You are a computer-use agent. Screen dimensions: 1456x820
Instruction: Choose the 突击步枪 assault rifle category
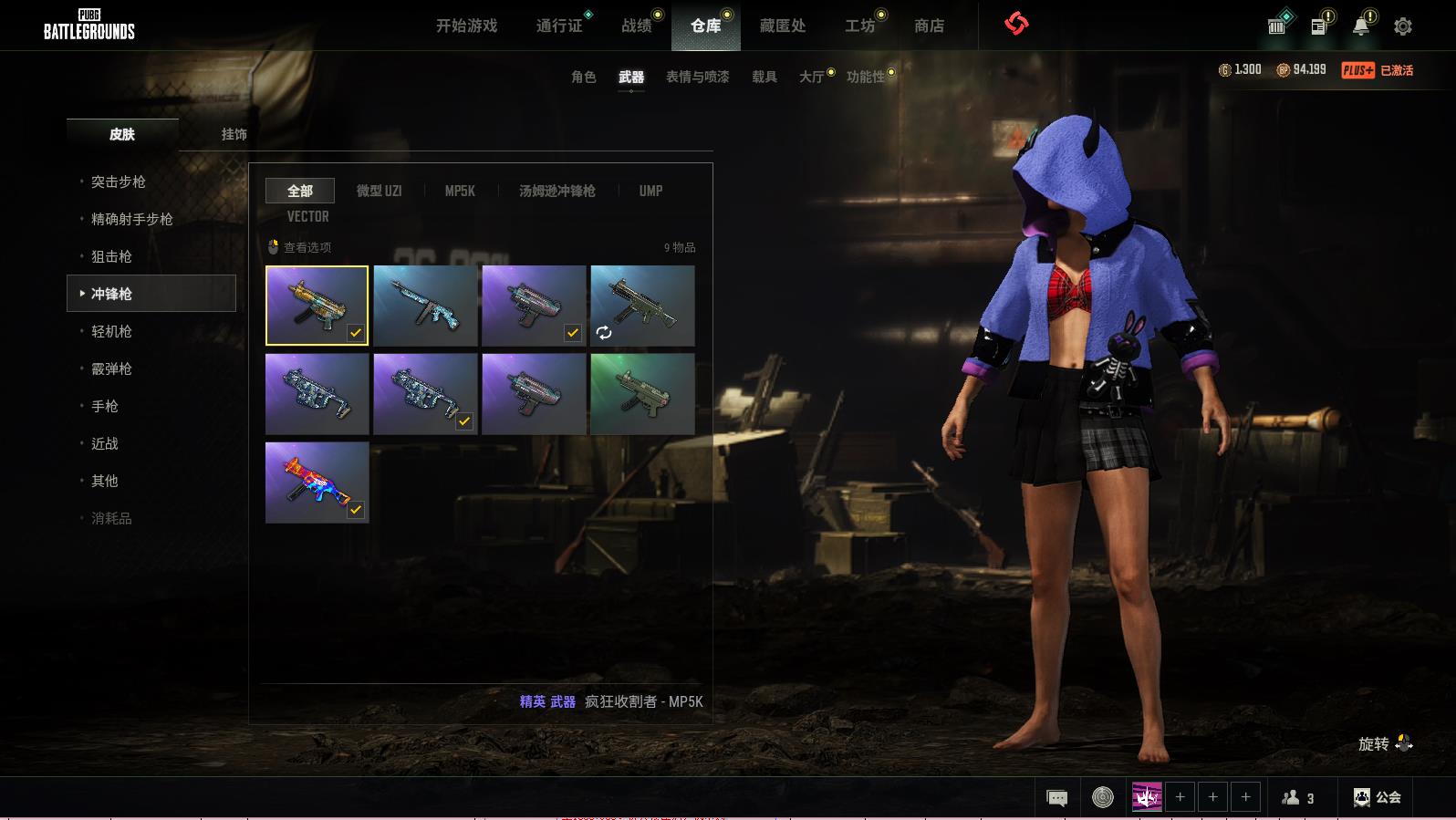(118, 182)
